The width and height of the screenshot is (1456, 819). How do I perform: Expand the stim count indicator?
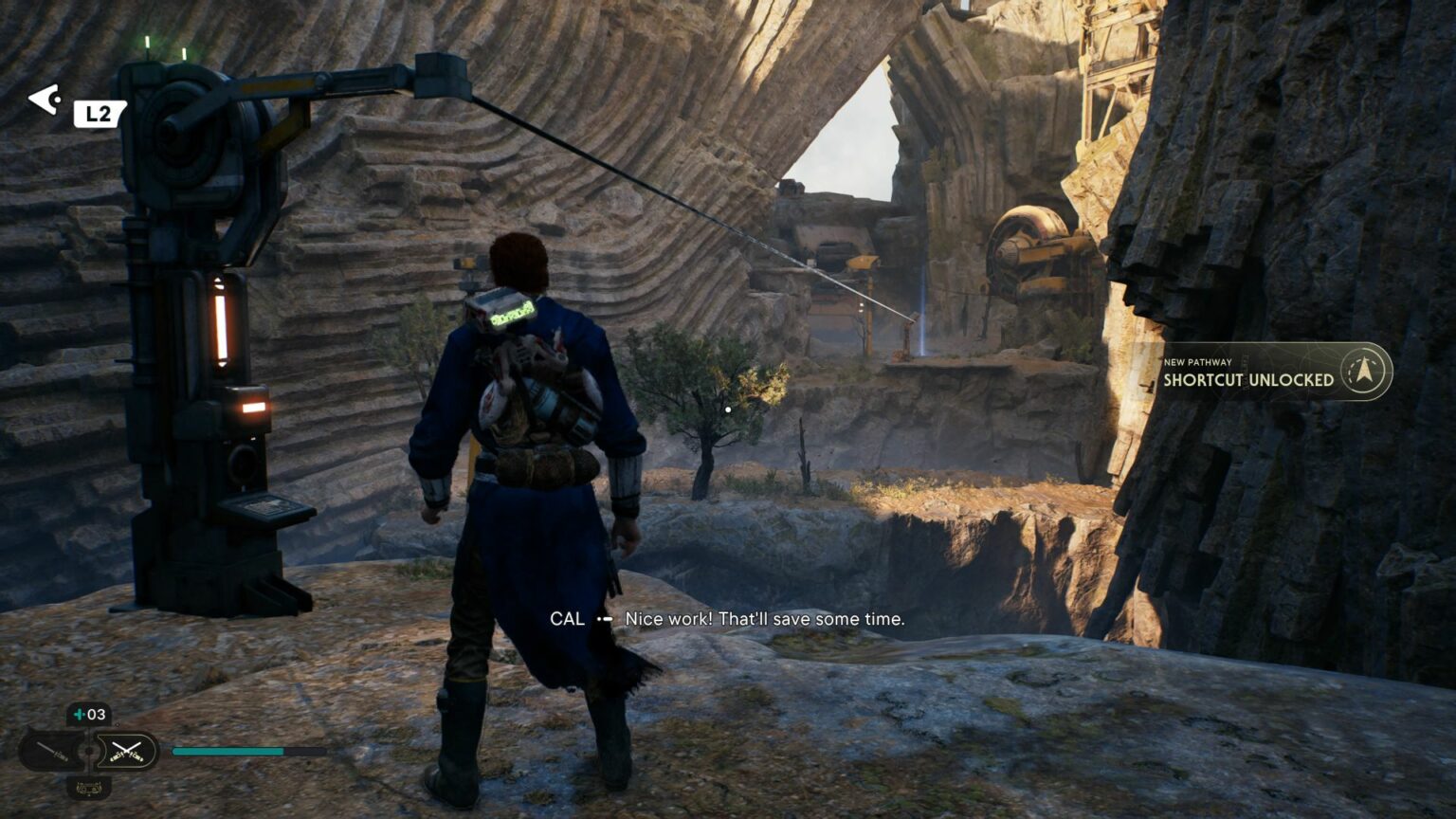[x=88, y=714]
